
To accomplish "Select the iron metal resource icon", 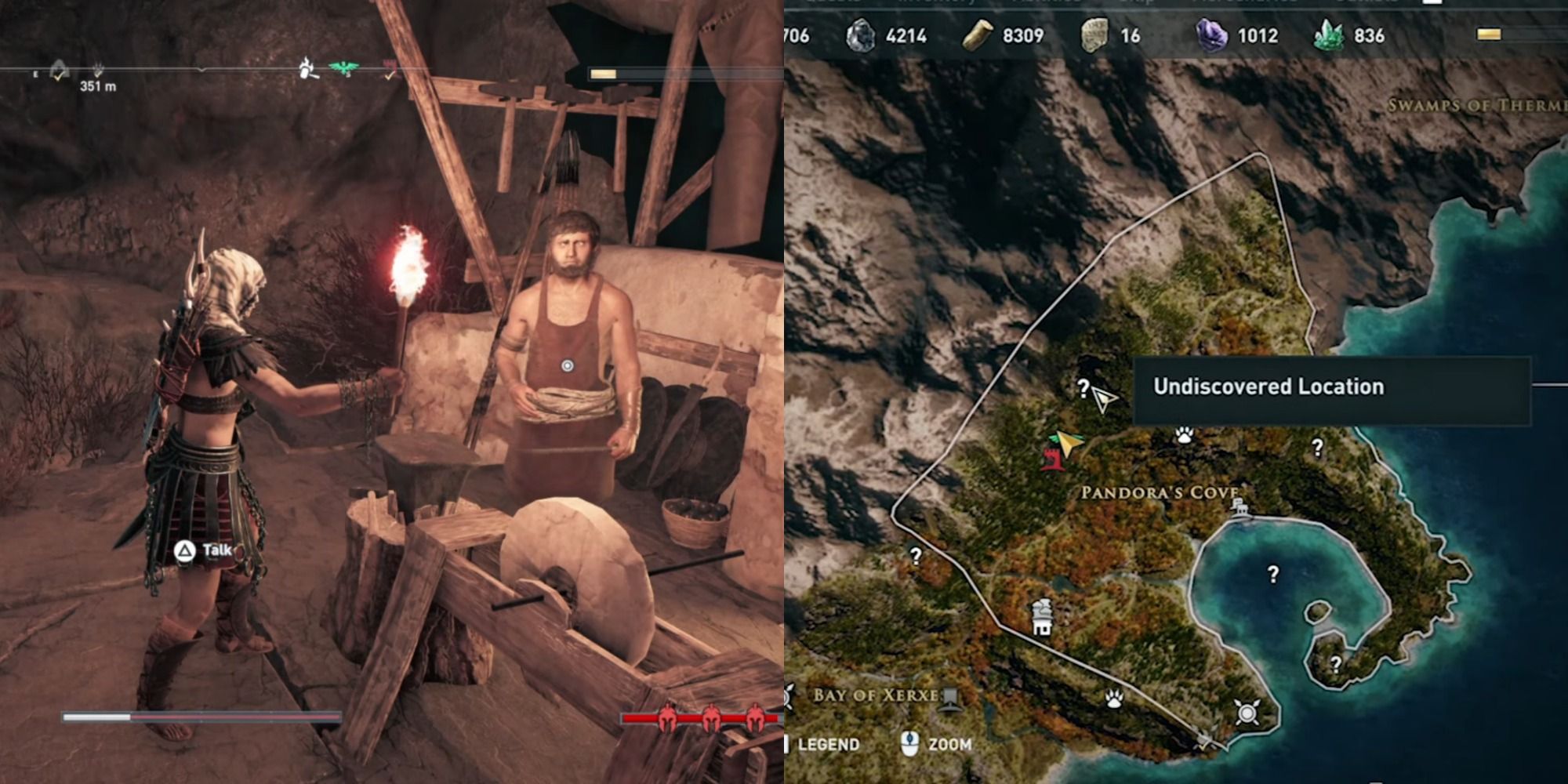I will click(861, 35).
